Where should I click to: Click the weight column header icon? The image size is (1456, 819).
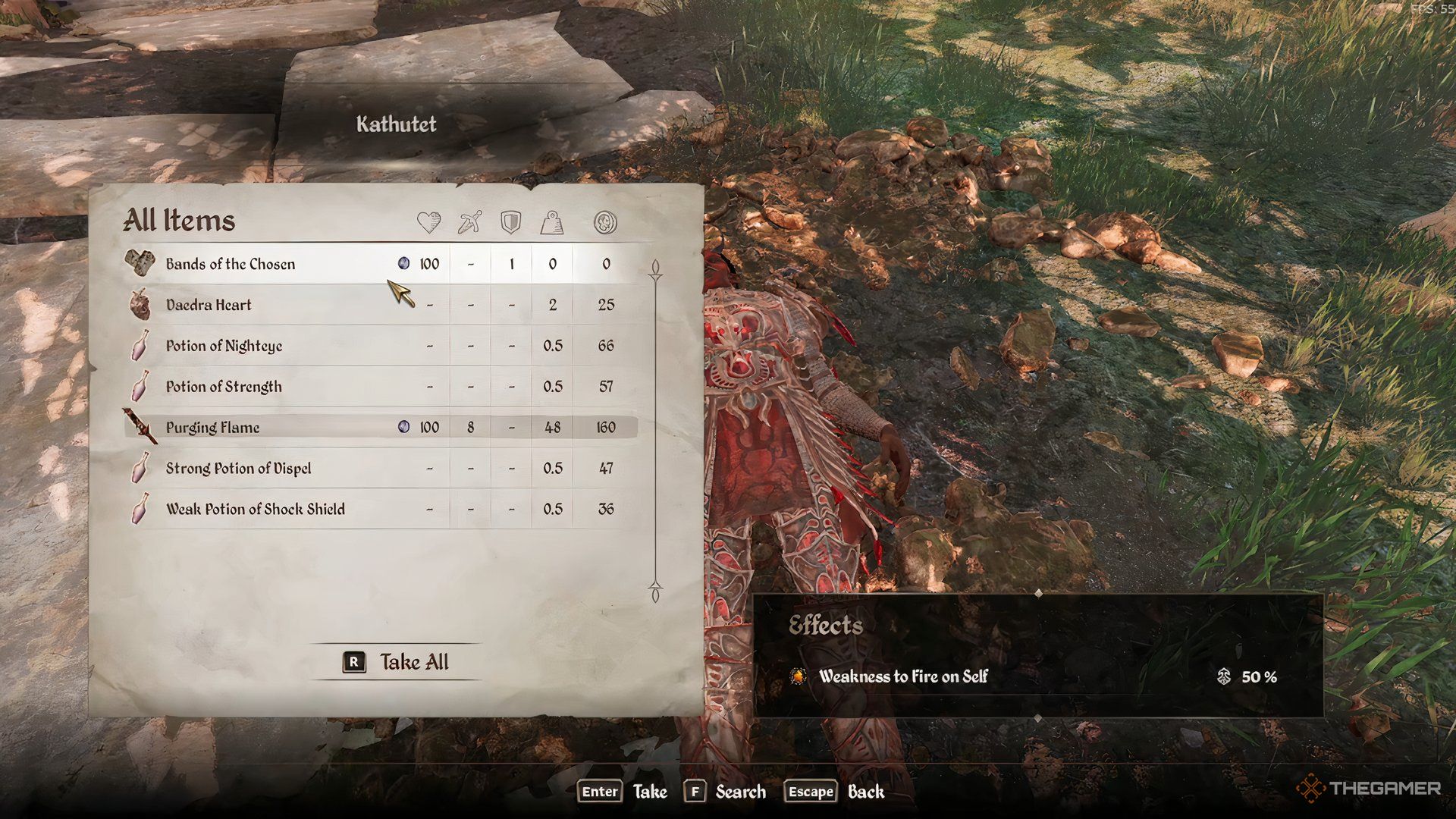pos(552,222)
